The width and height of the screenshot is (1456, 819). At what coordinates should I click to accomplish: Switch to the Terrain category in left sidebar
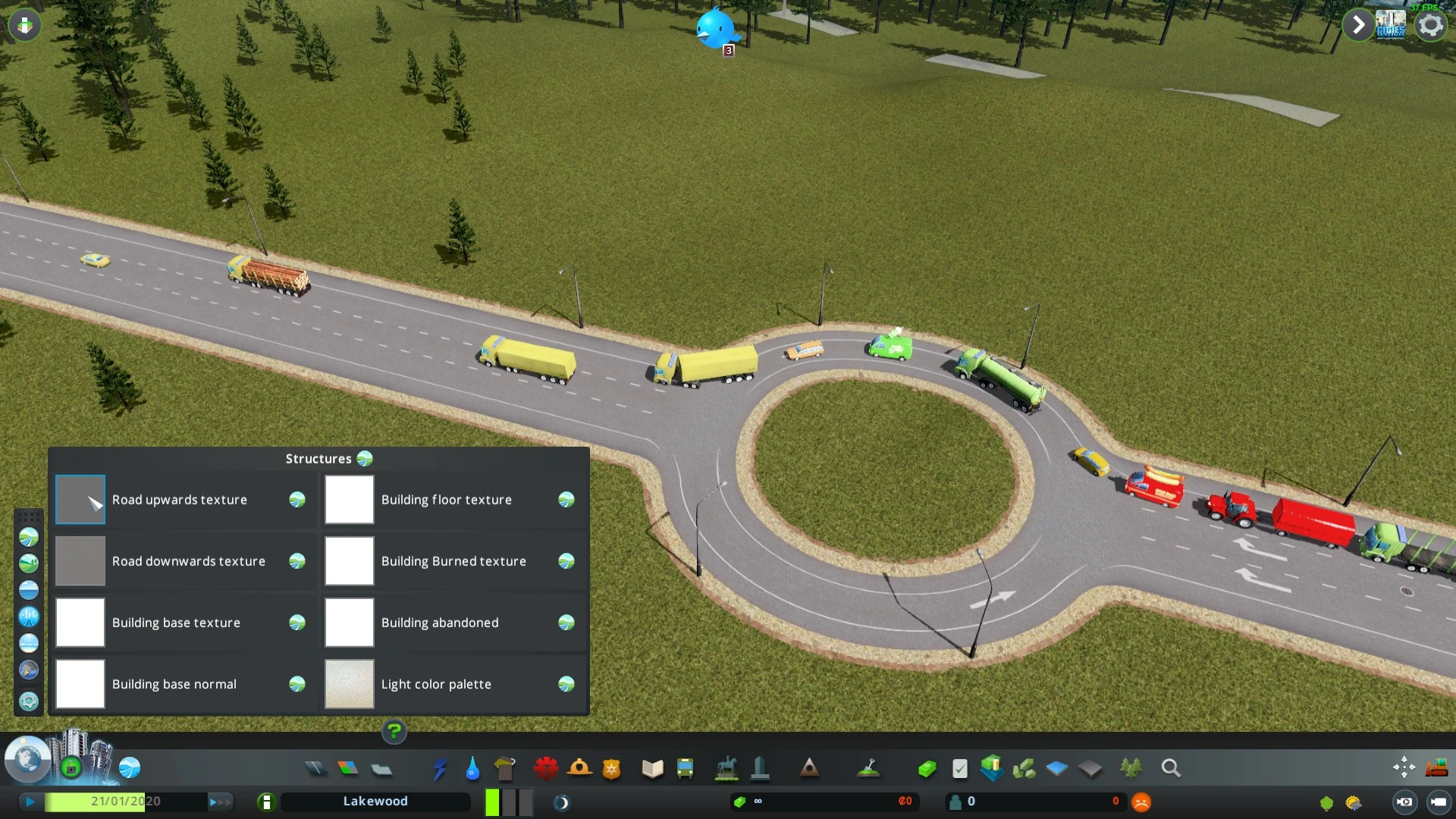click(x=29, y=564)
